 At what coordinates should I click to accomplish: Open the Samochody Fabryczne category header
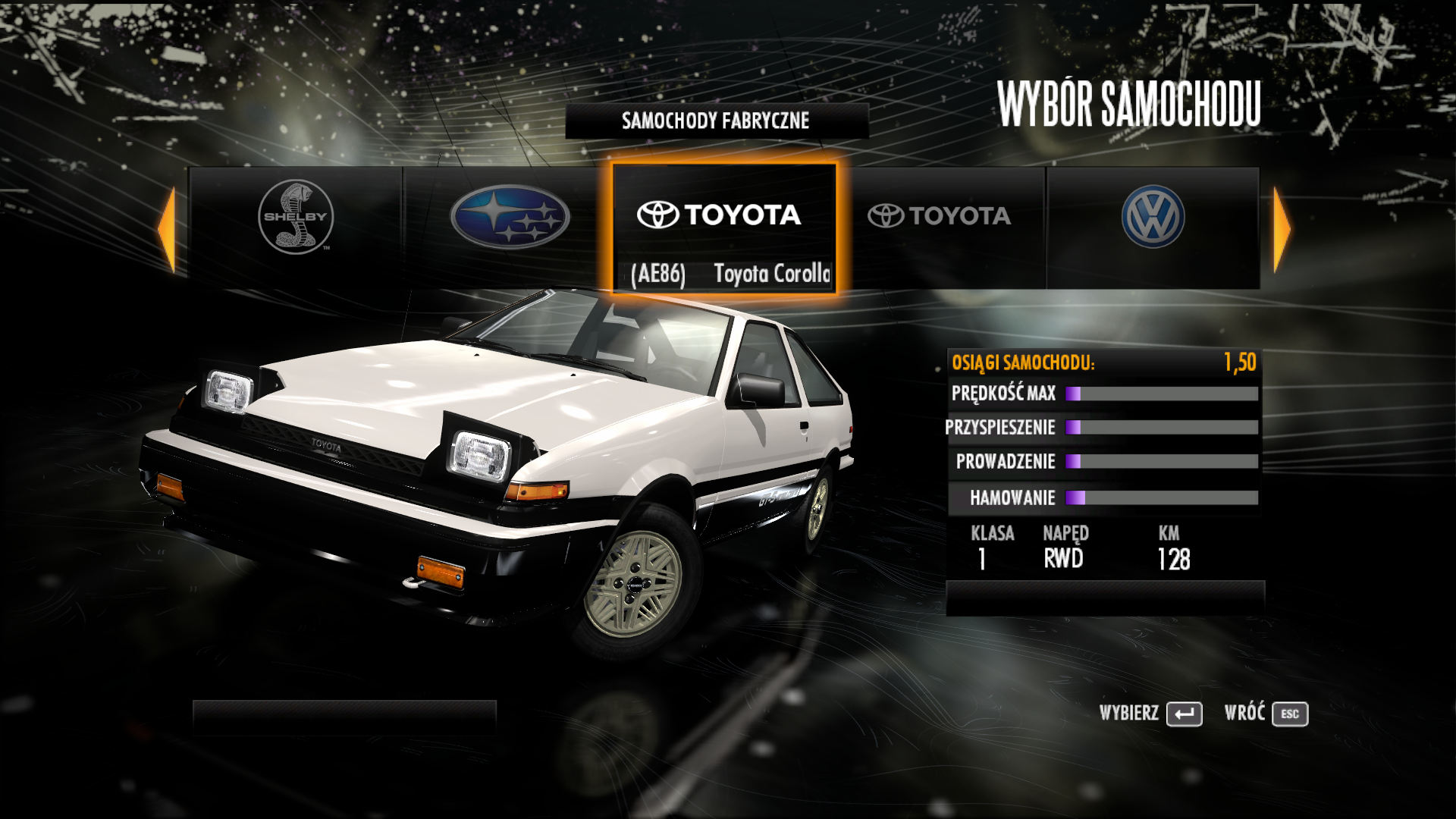[716, 121]
